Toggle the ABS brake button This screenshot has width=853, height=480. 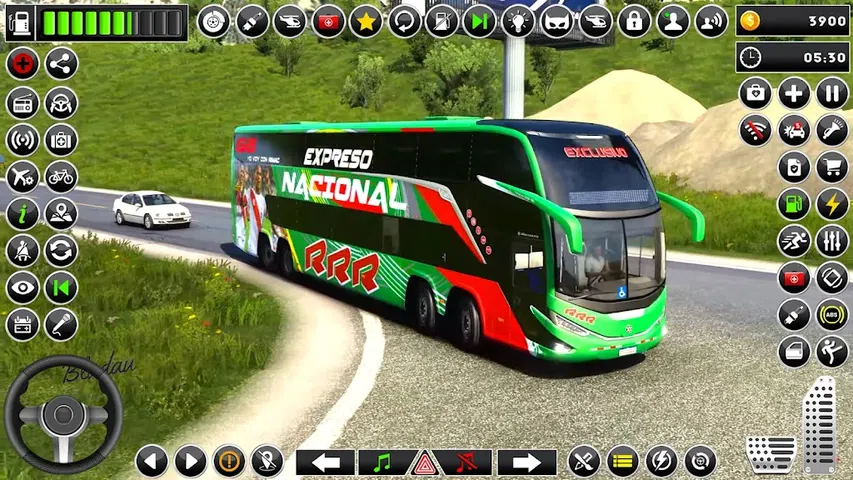click(832, 314)
